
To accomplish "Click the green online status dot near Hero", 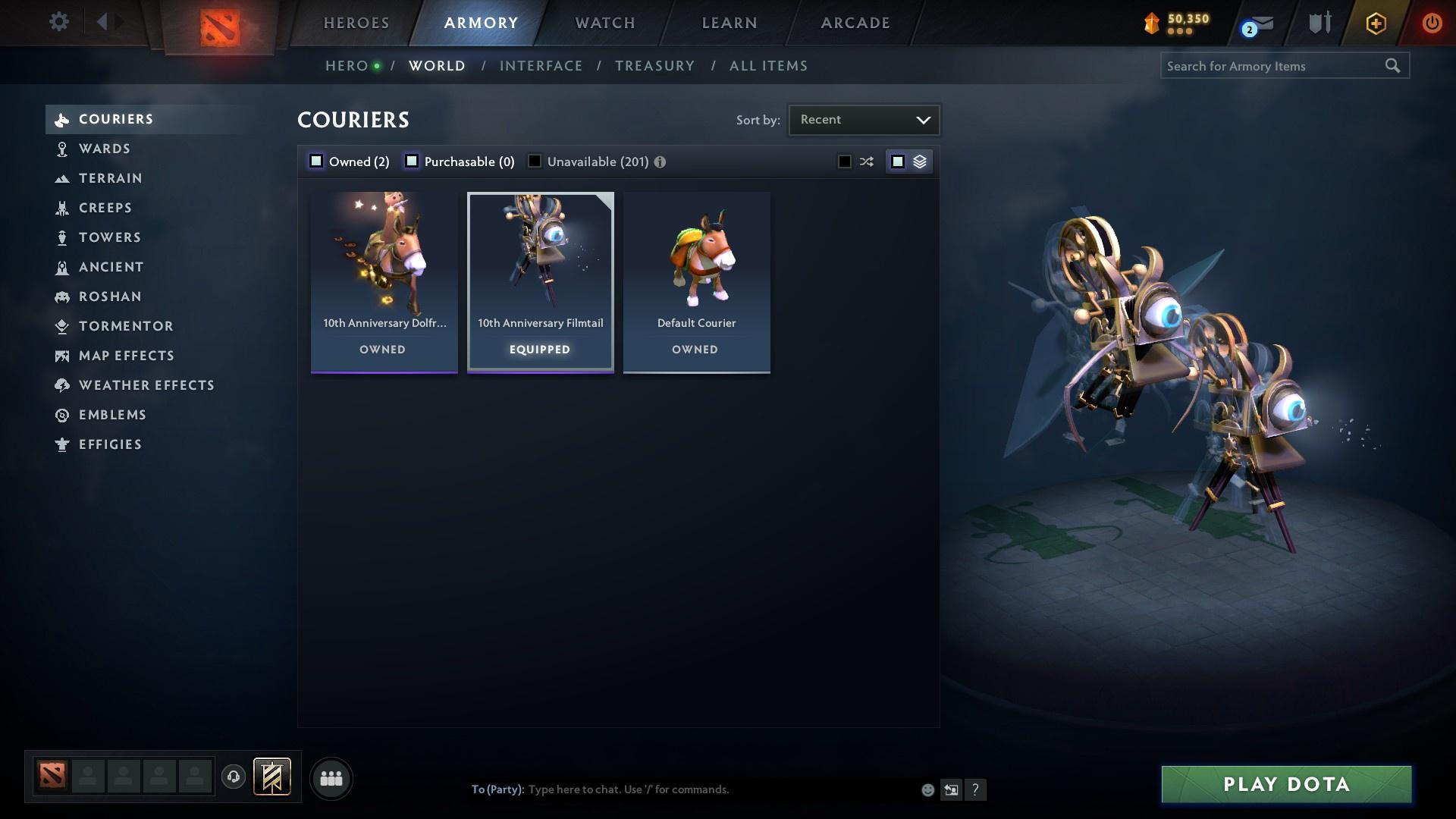I will 375,65.
